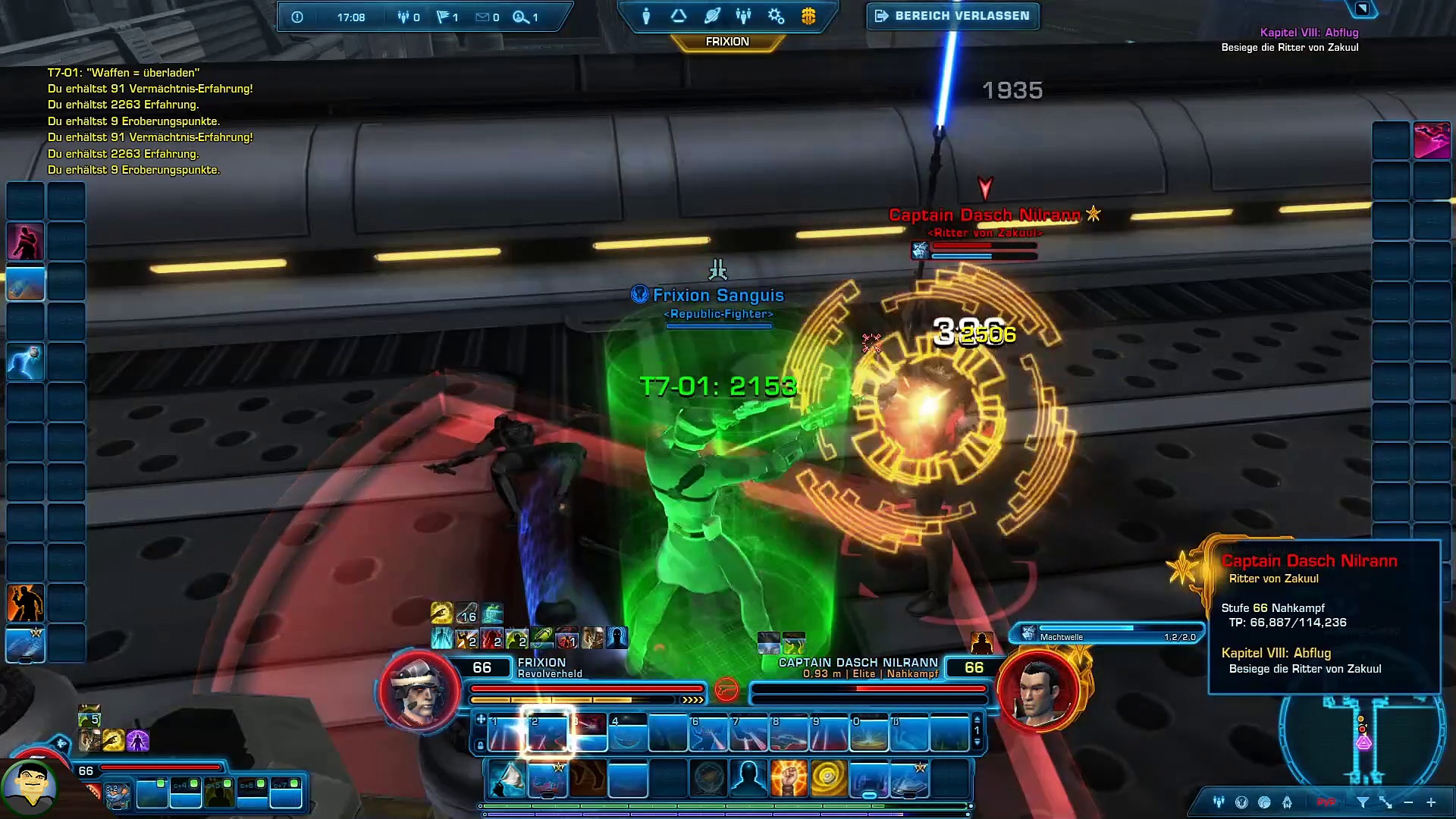Viewport: 1456px width, 819px height.
Task: Select Frixion's player portrait
Action: coord(419,690)
